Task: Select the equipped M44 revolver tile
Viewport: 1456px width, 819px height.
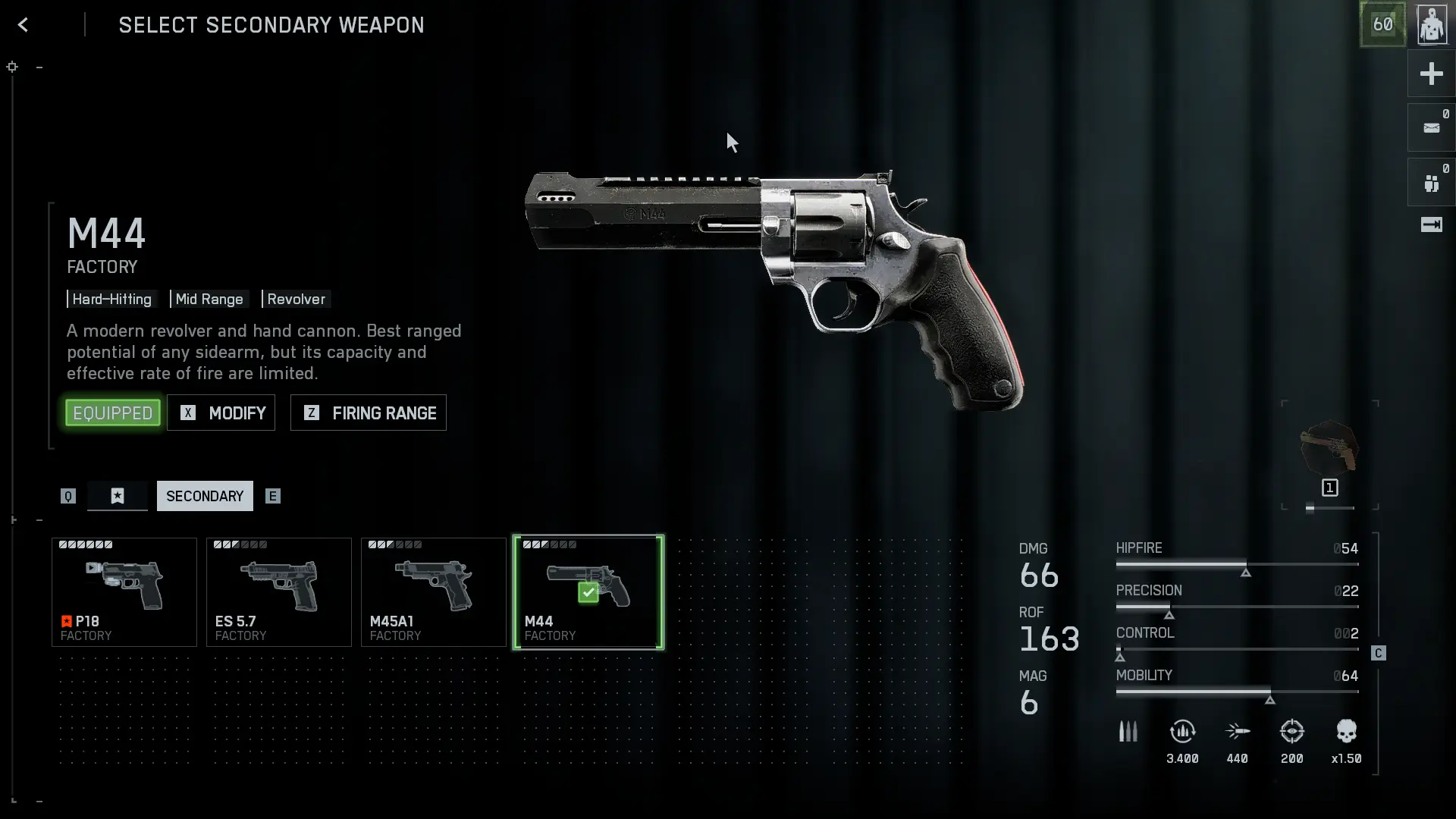Action: click(588, 592)
